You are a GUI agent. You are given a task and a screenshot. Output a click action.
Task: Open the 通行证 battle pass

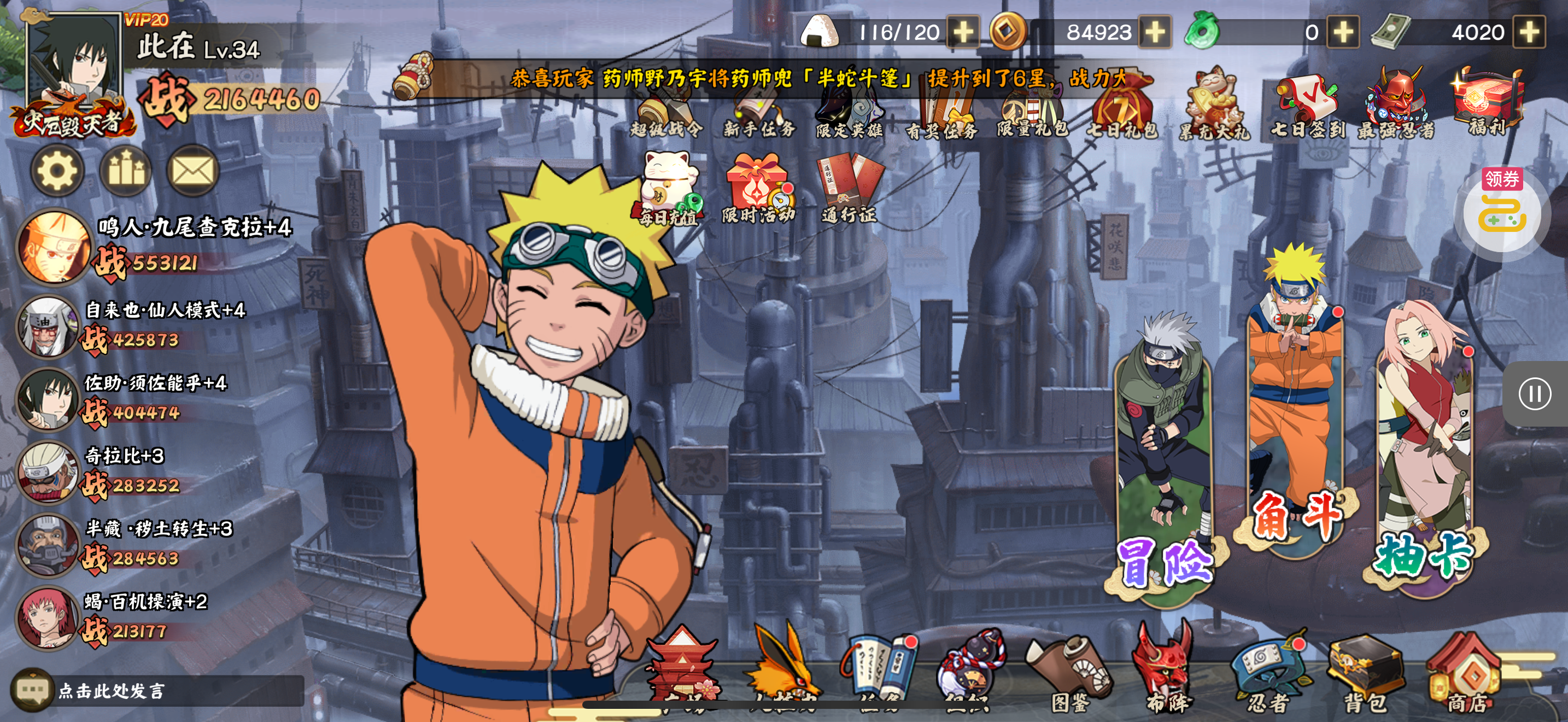click(x=850, y=189)
